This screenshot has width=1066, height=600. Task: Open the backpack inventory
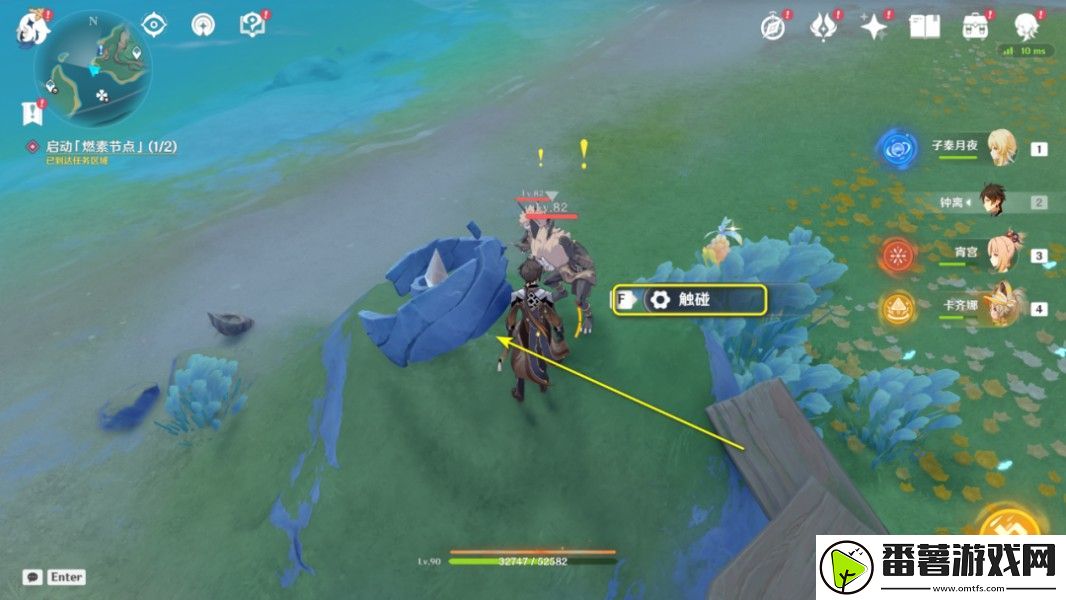click(x=975, y=27)
